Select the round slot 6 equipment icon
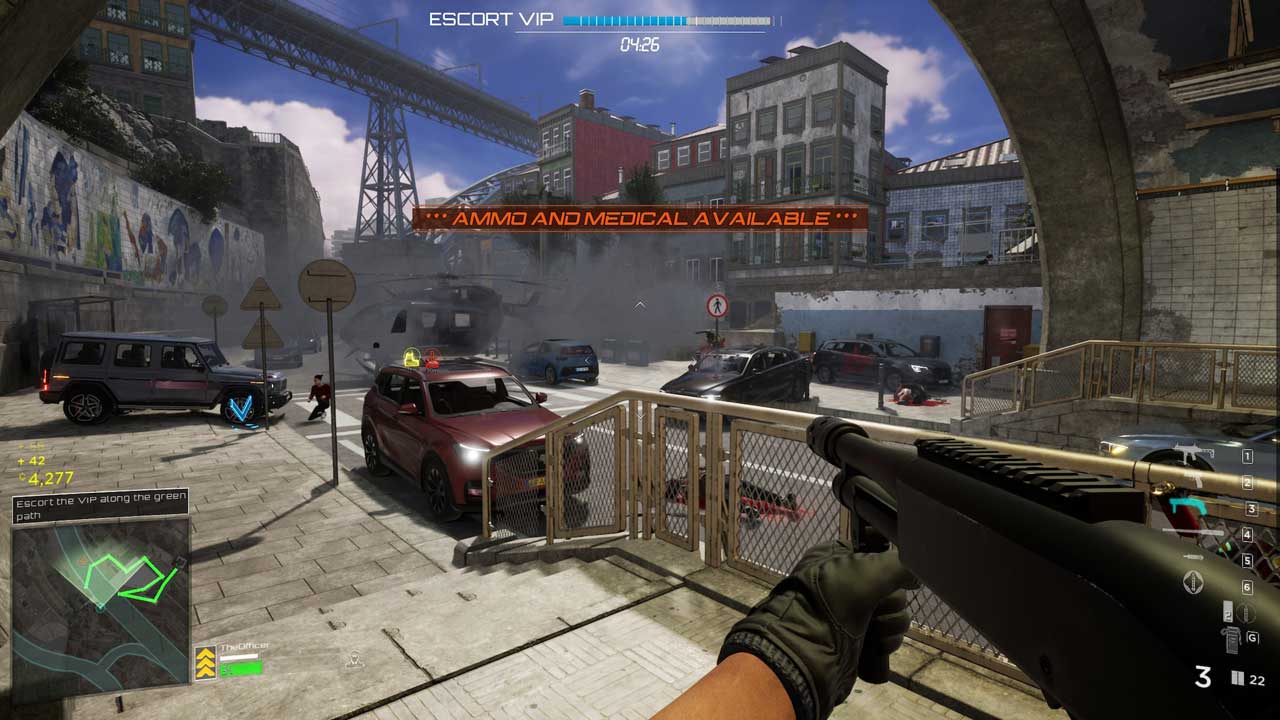 [x=1193, y=583]
